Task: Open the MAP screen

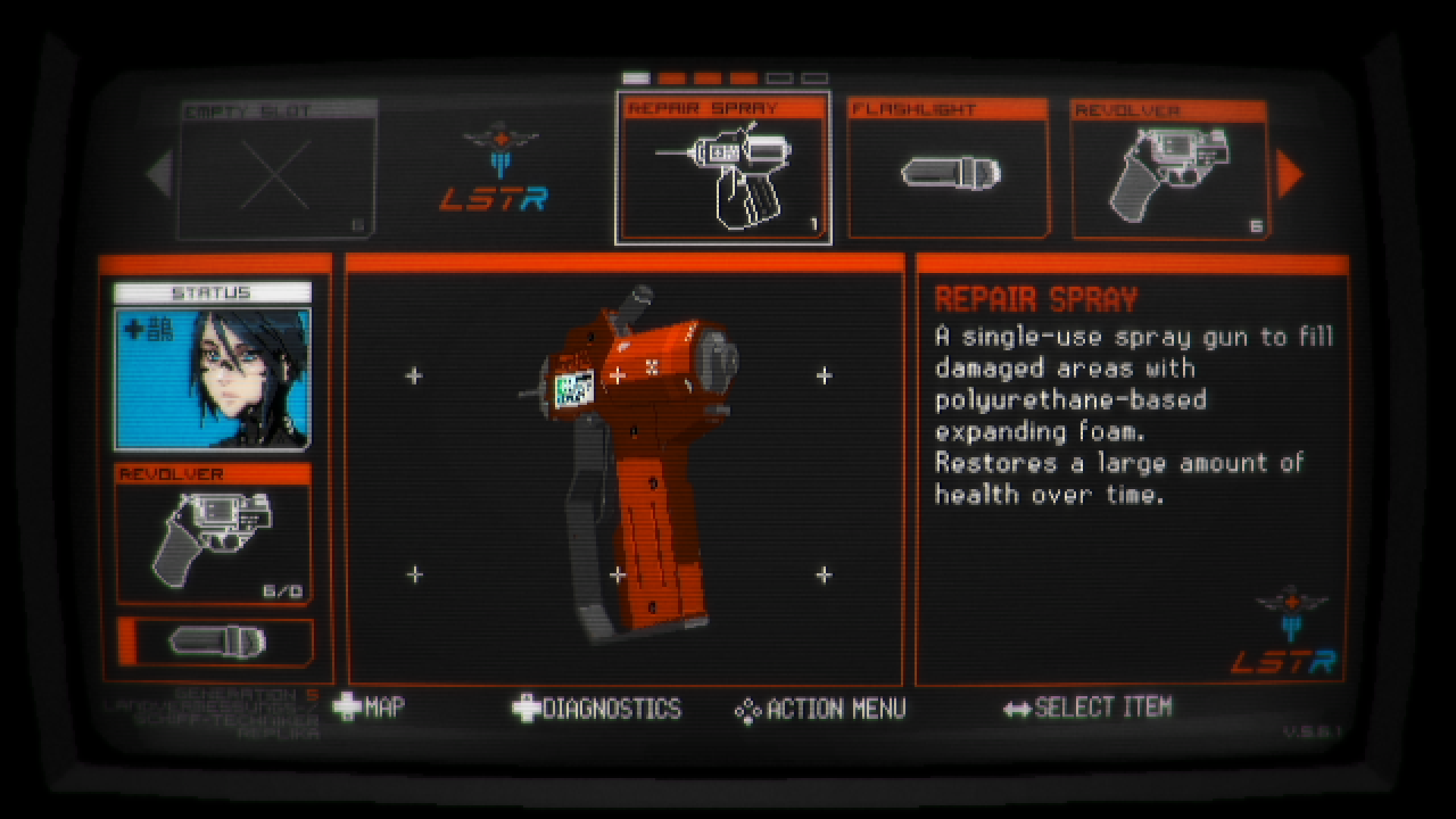Action: (383, 707)
